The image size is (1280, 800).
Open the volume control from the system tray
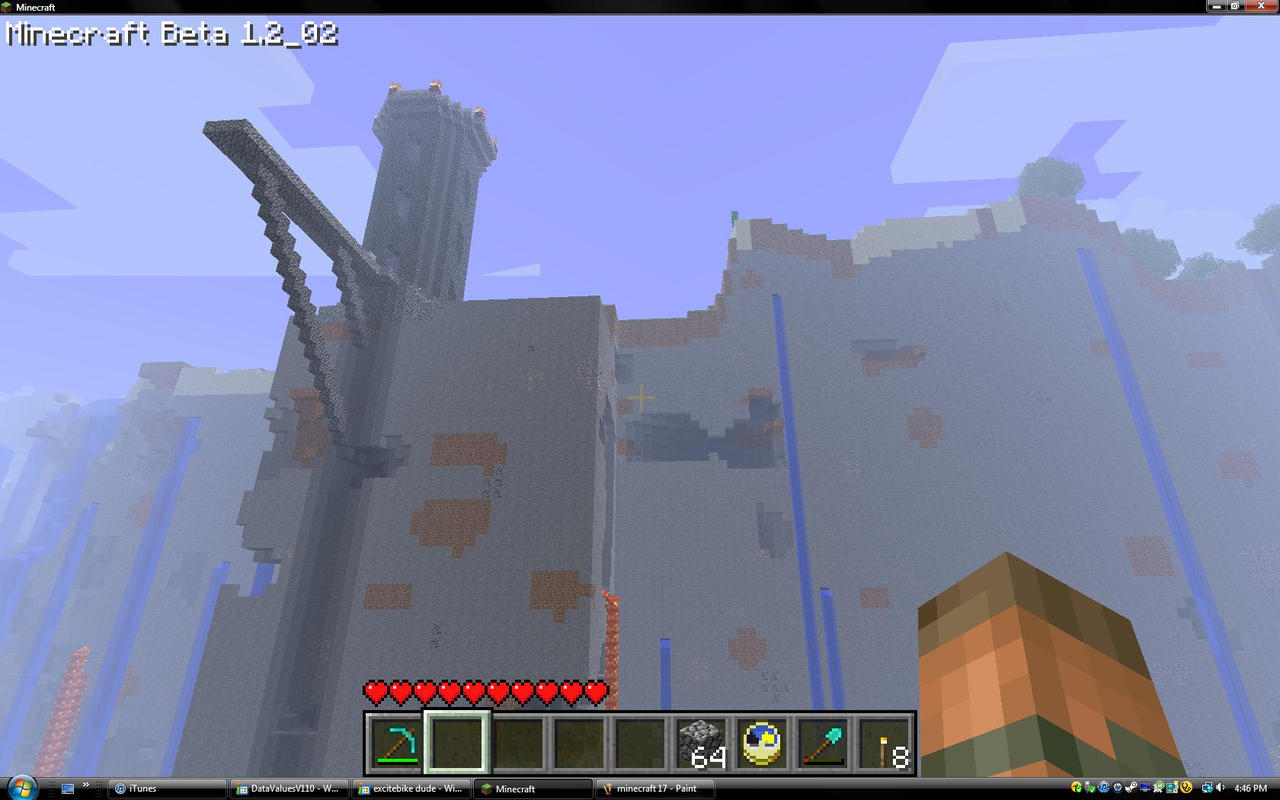tap(1220, 787)
